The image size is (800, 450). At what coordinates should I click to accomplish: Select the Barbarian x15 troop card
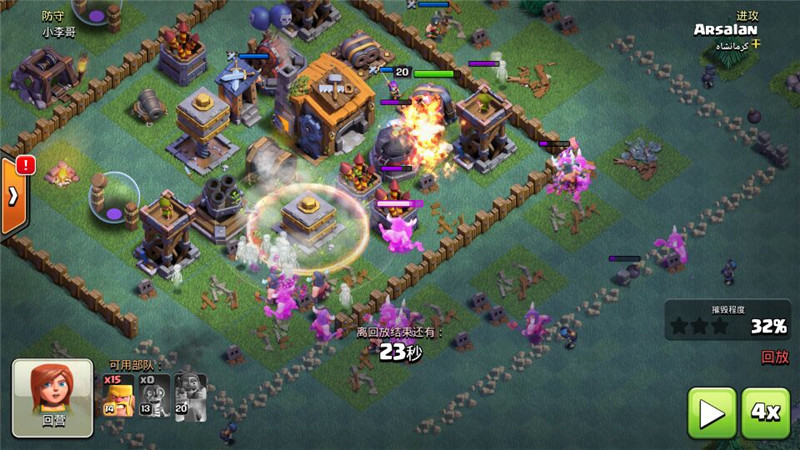pyautogui.click(x=118, y=395)
